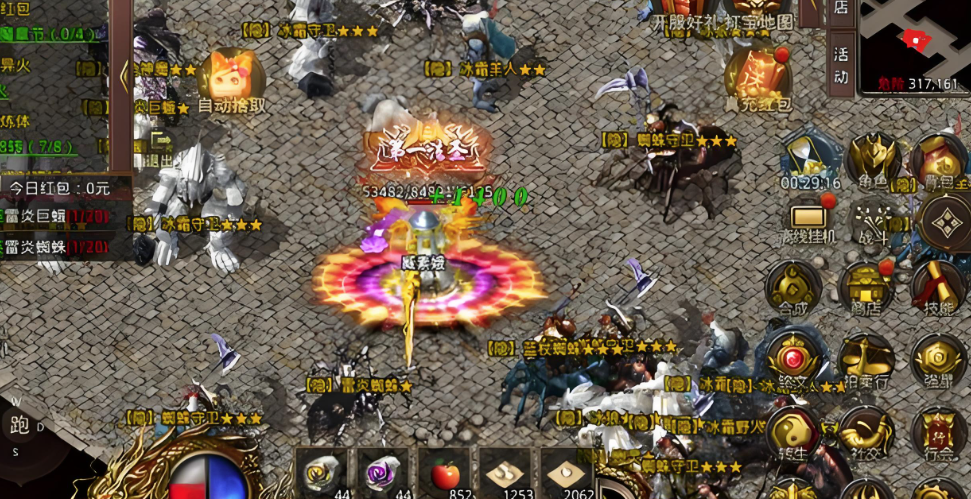
Task: Use the red apple potion slot
Action: coord(444,474)
